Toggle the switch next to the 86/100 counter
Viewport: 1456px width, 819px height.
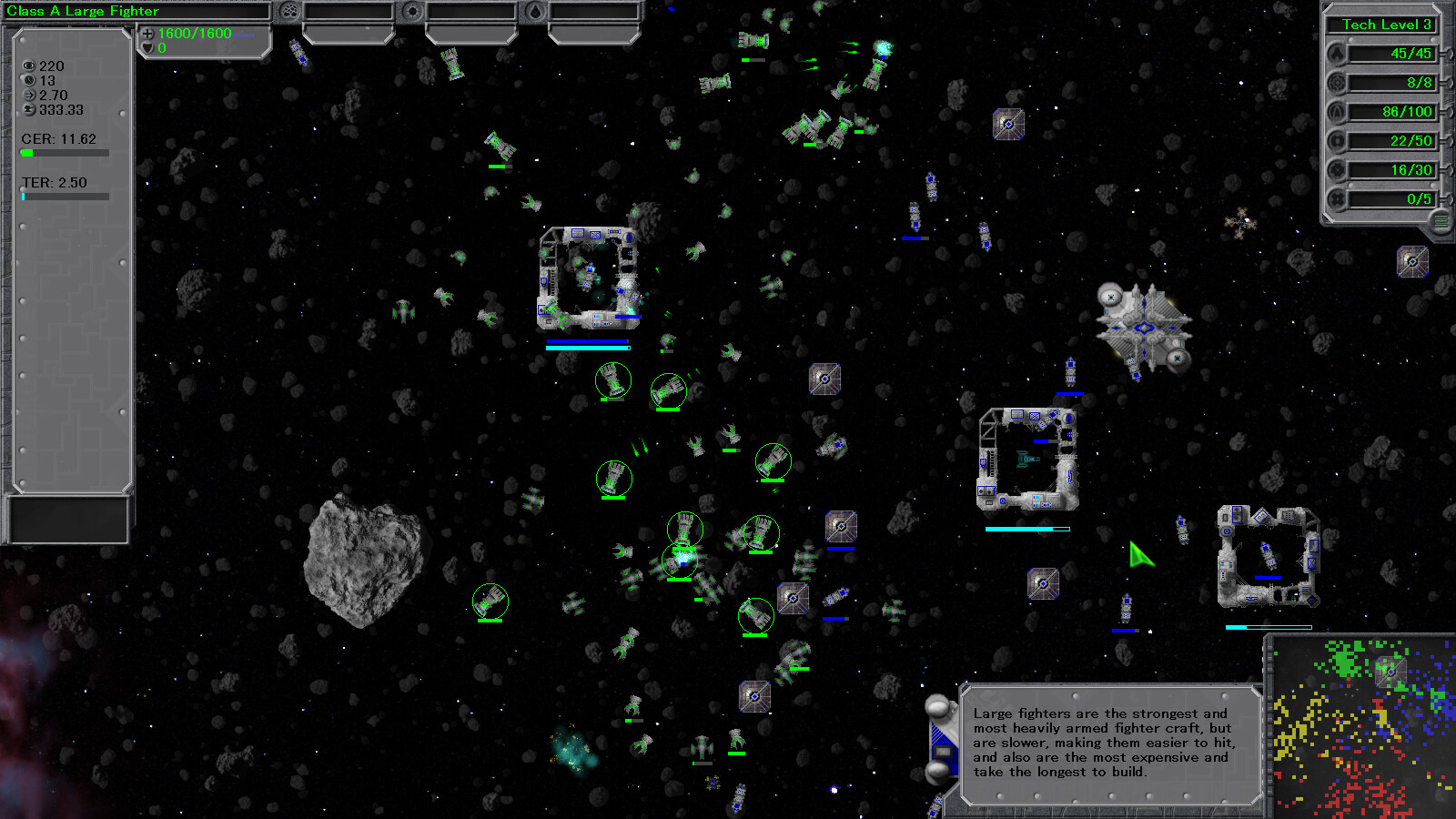click(1449, 112)
